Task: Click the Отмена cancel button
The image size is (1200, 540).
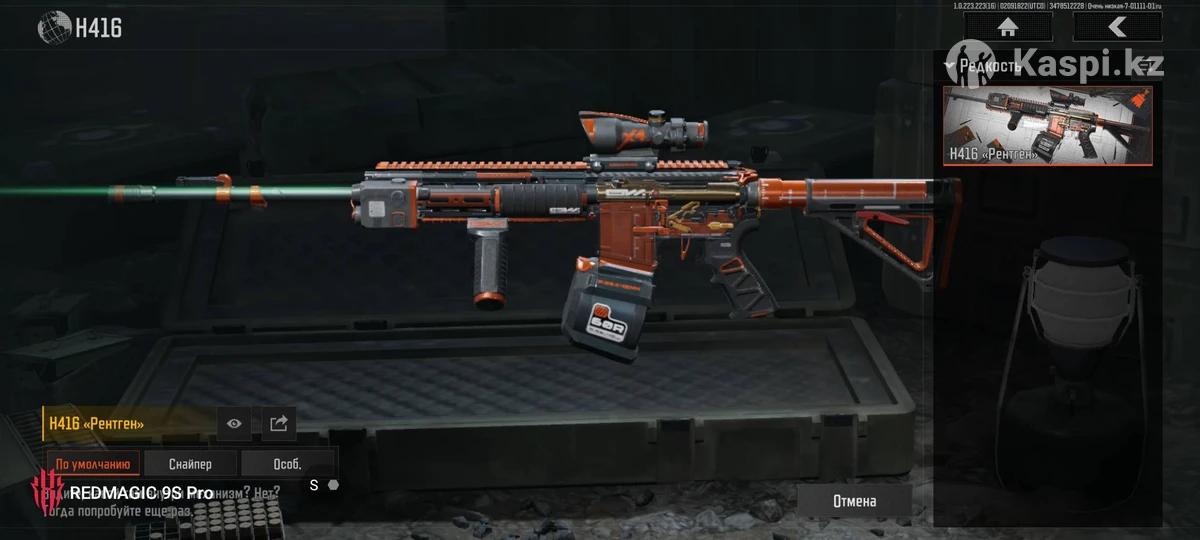Action: point(854,501)
